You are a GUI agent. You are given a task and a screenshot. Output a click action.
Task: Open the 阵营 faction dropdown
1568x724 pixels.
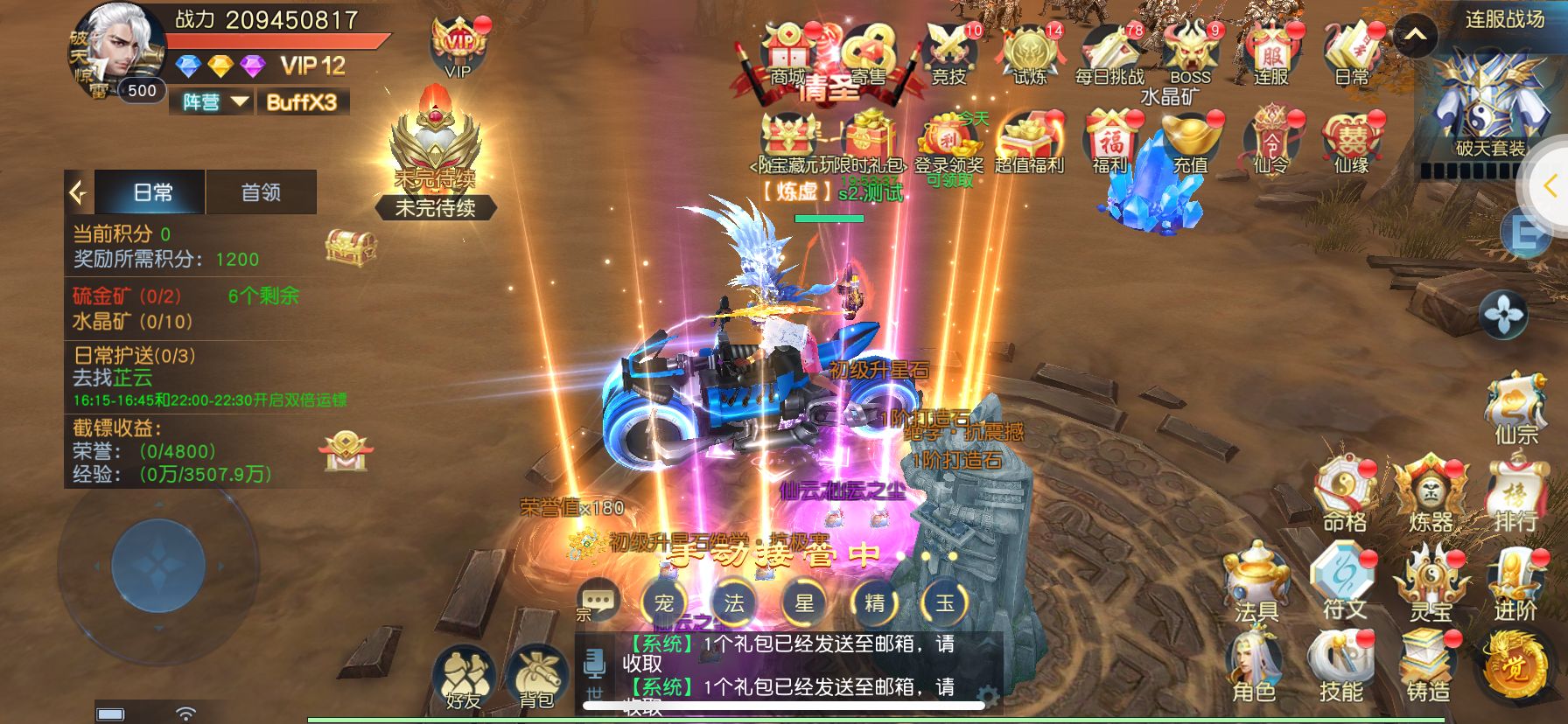pos(213,102)
